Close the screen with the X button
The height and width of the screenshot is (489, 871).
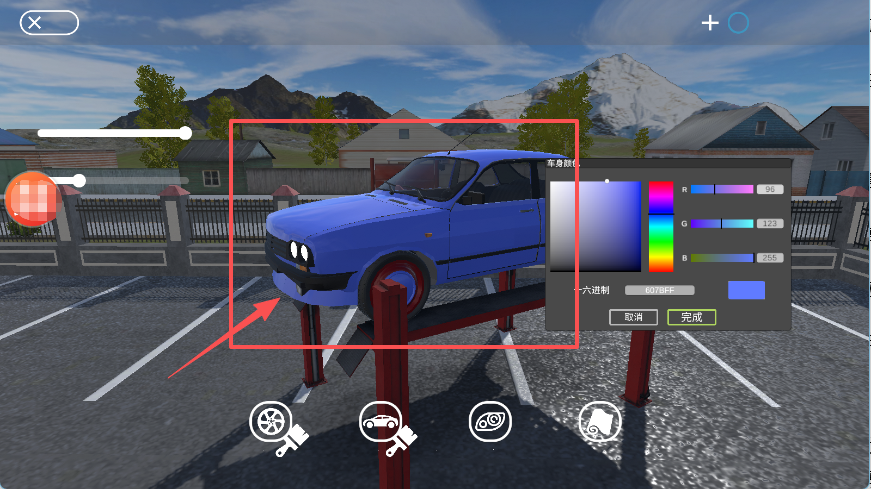(49, 23)
